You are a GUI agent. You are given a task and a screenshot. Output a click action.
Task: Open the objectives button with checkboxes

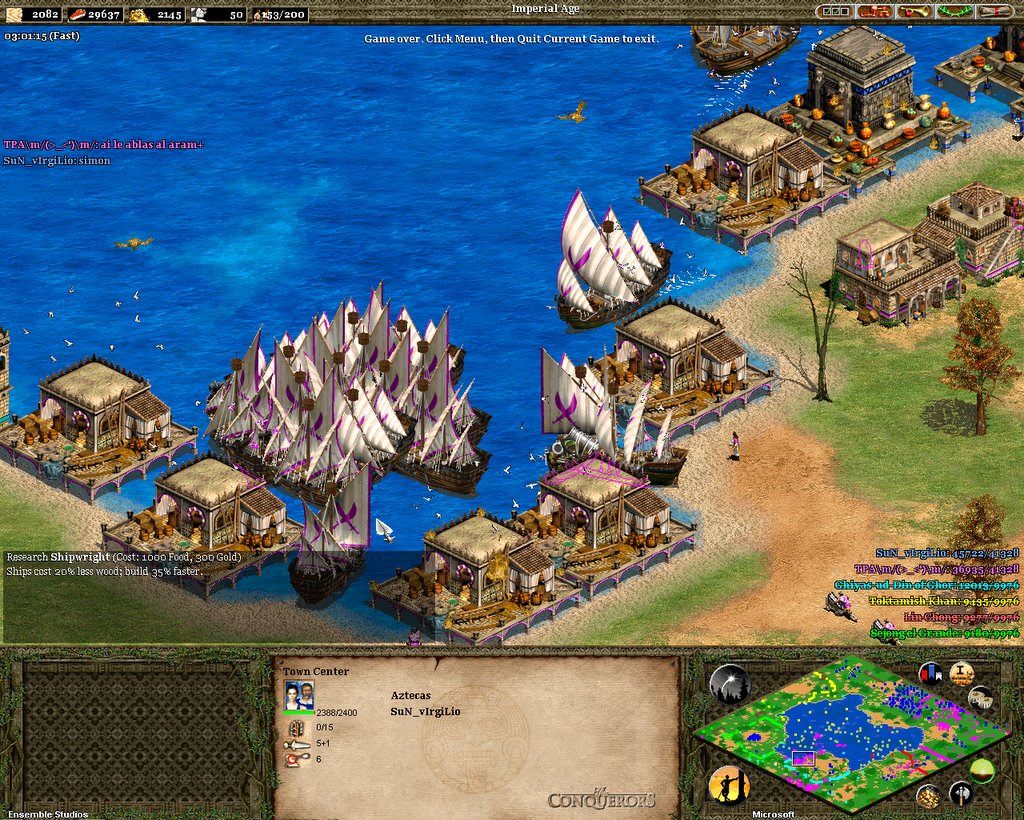pos(836,11)
